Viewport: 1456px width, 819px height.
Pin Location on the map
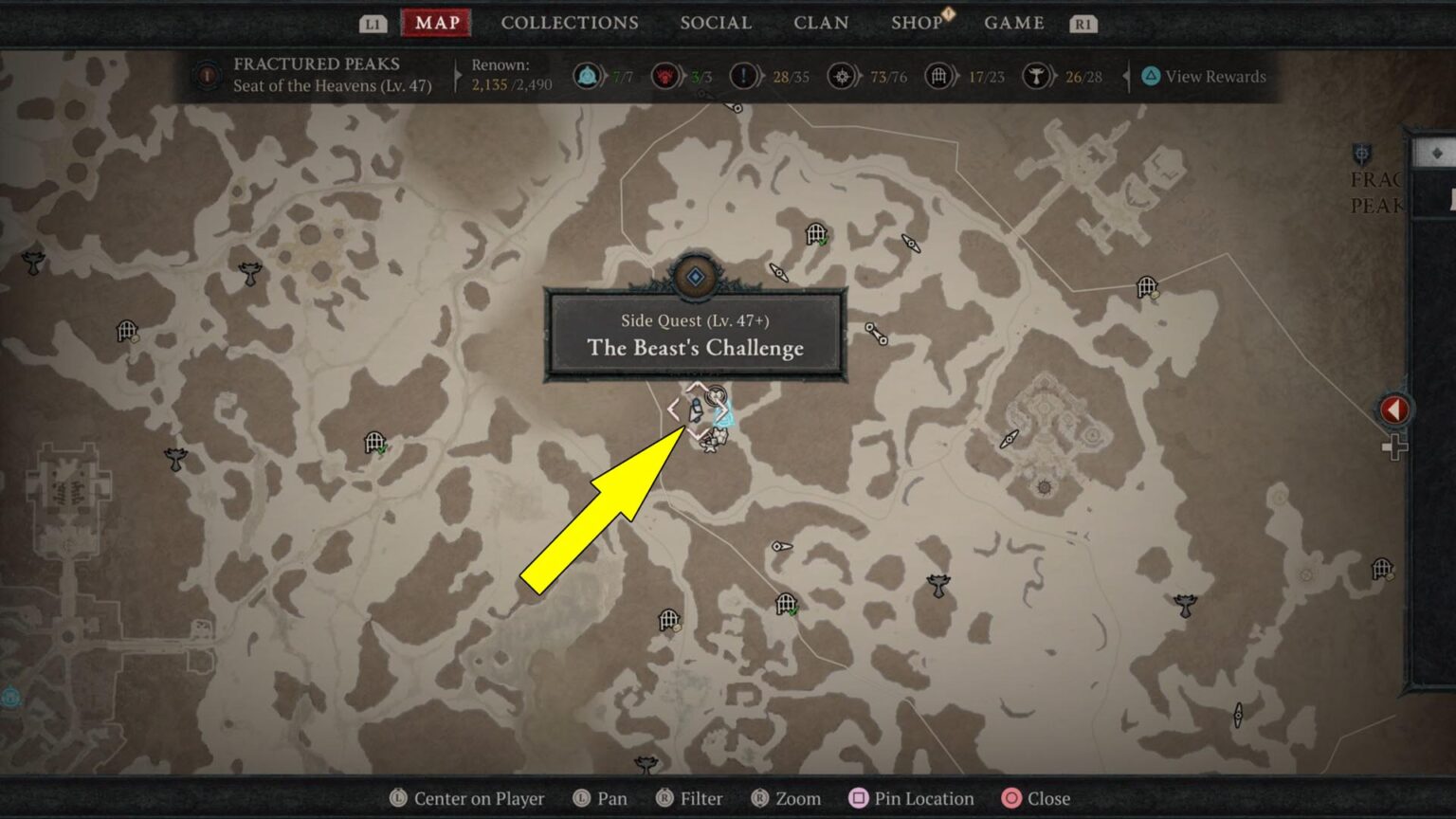coord(910,798)
